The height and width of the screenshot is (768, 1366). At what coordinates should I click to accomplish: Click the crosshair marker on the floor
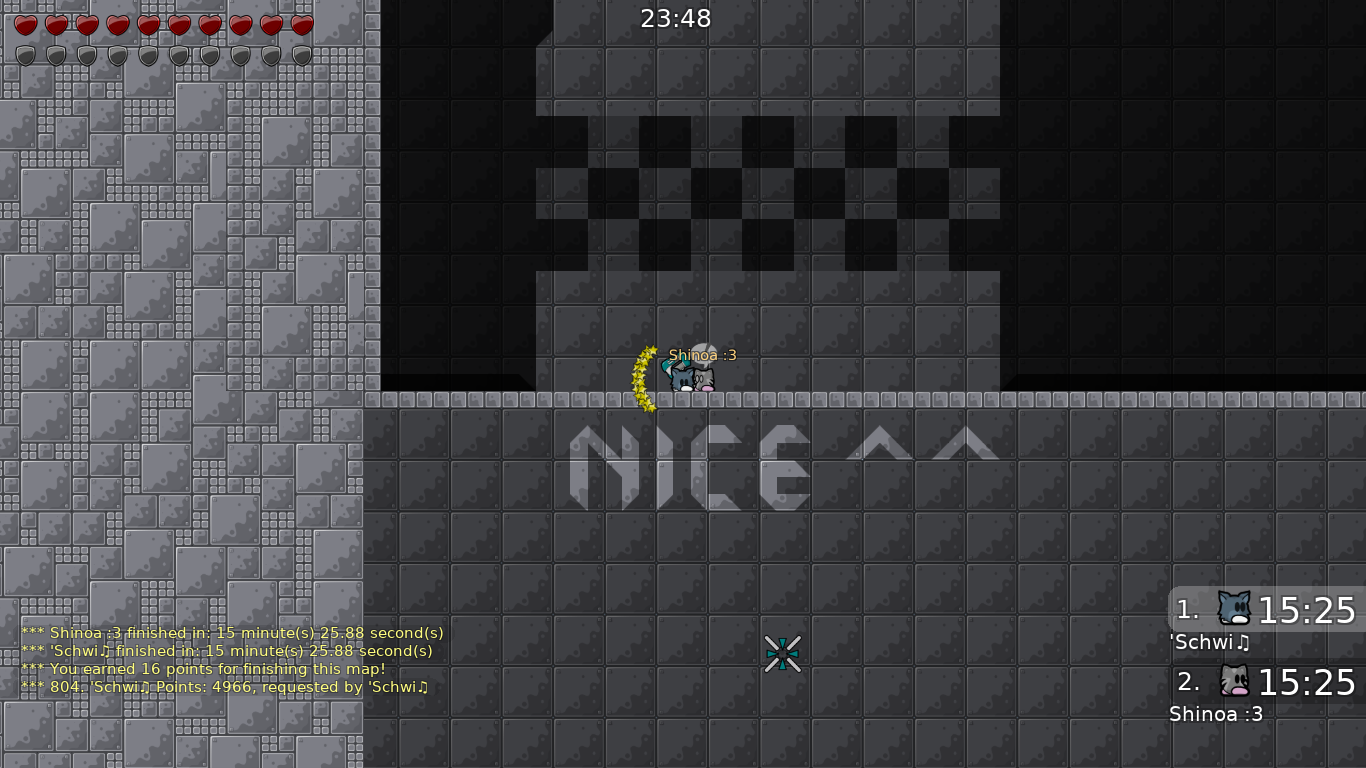[783, 652]
